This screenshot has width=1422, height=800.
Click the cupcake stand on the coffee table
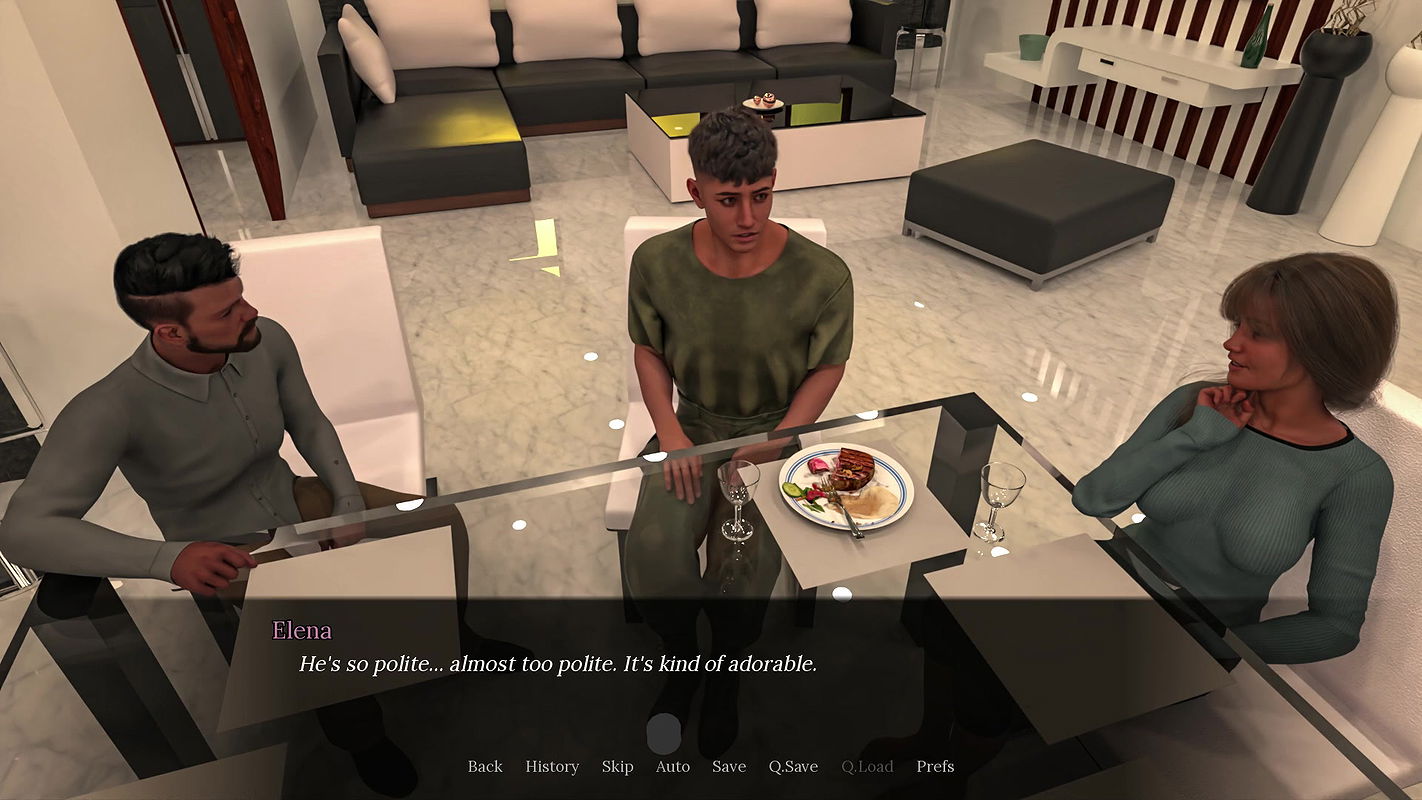point(765,100)
